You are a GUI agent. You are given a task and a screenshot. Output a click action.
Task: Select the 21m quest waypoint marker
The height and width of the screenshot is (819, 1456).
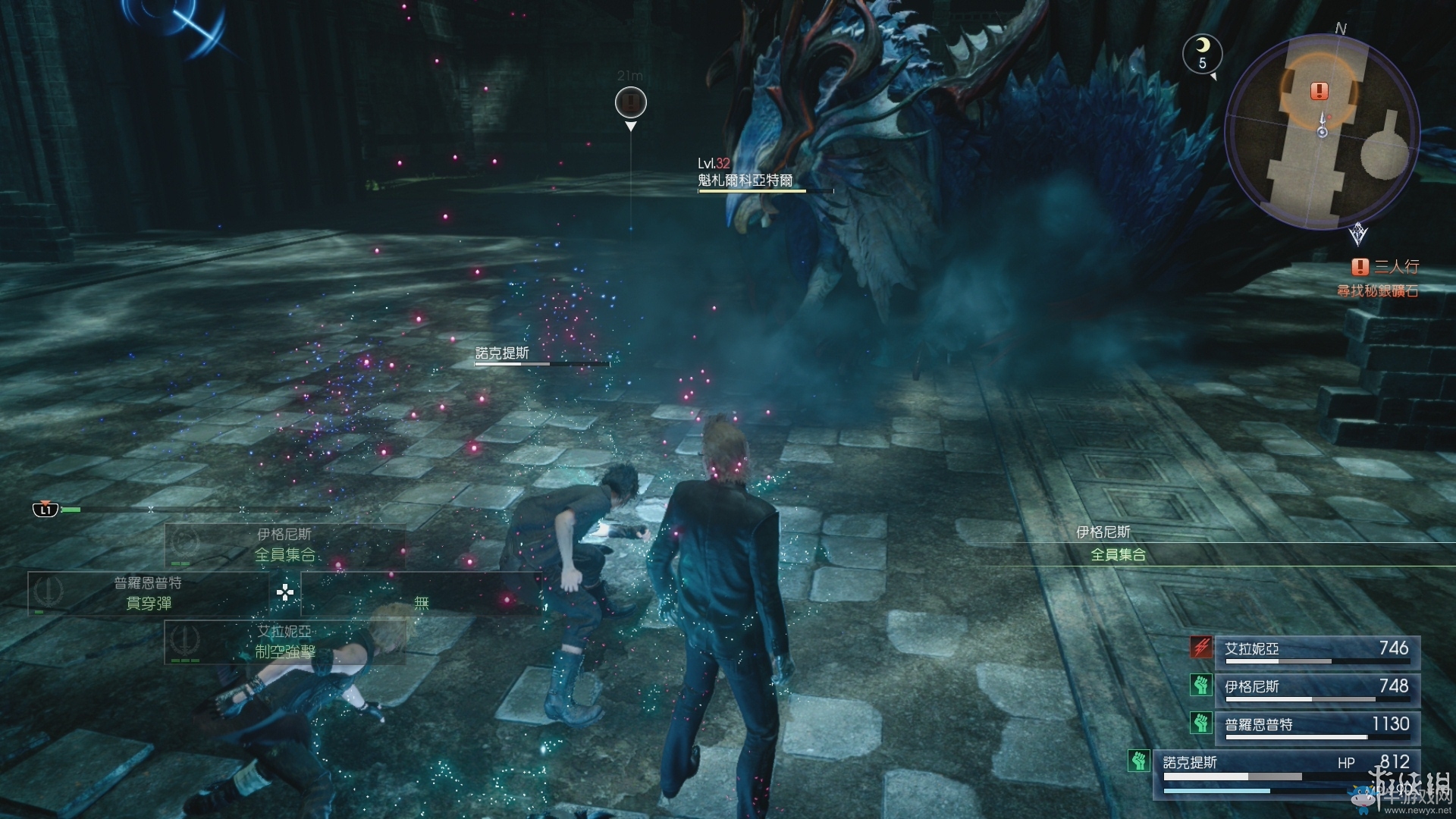tap(630, 102)
